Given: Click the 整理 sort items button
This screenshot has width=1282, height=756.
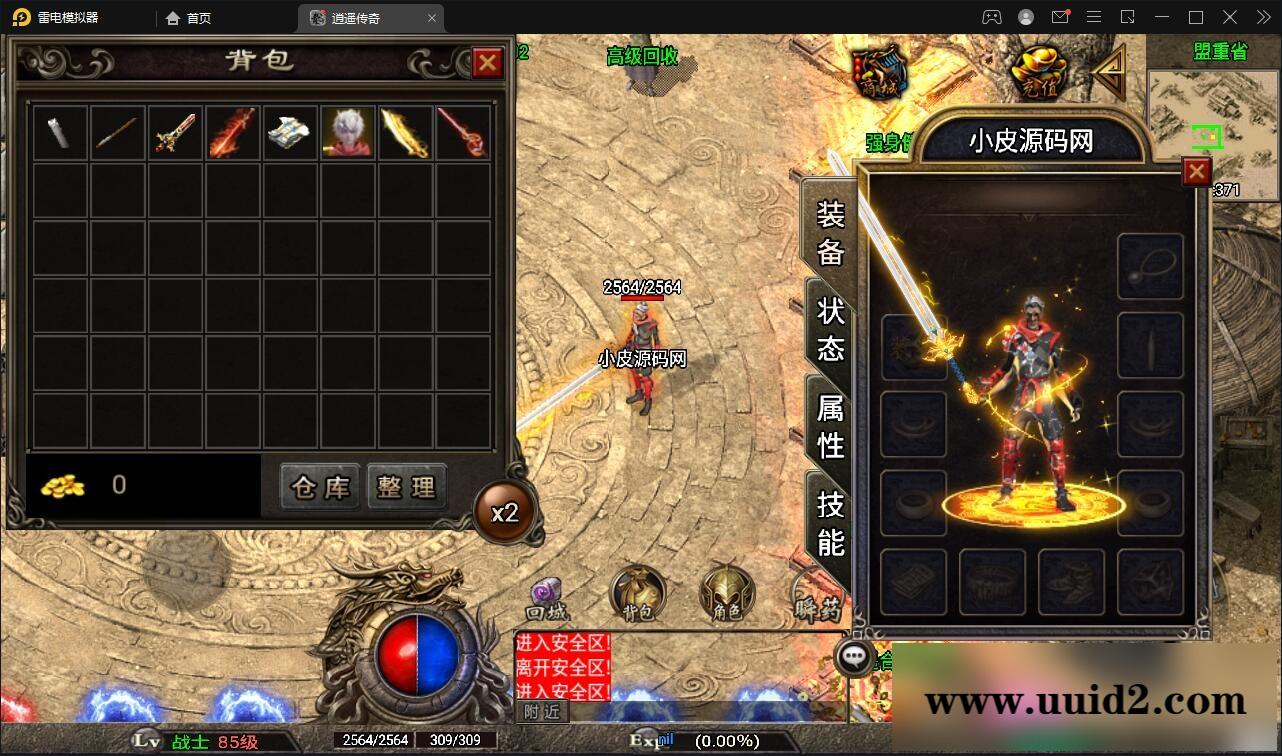Looking at the screenshot, I should click(x=407, y=487).
